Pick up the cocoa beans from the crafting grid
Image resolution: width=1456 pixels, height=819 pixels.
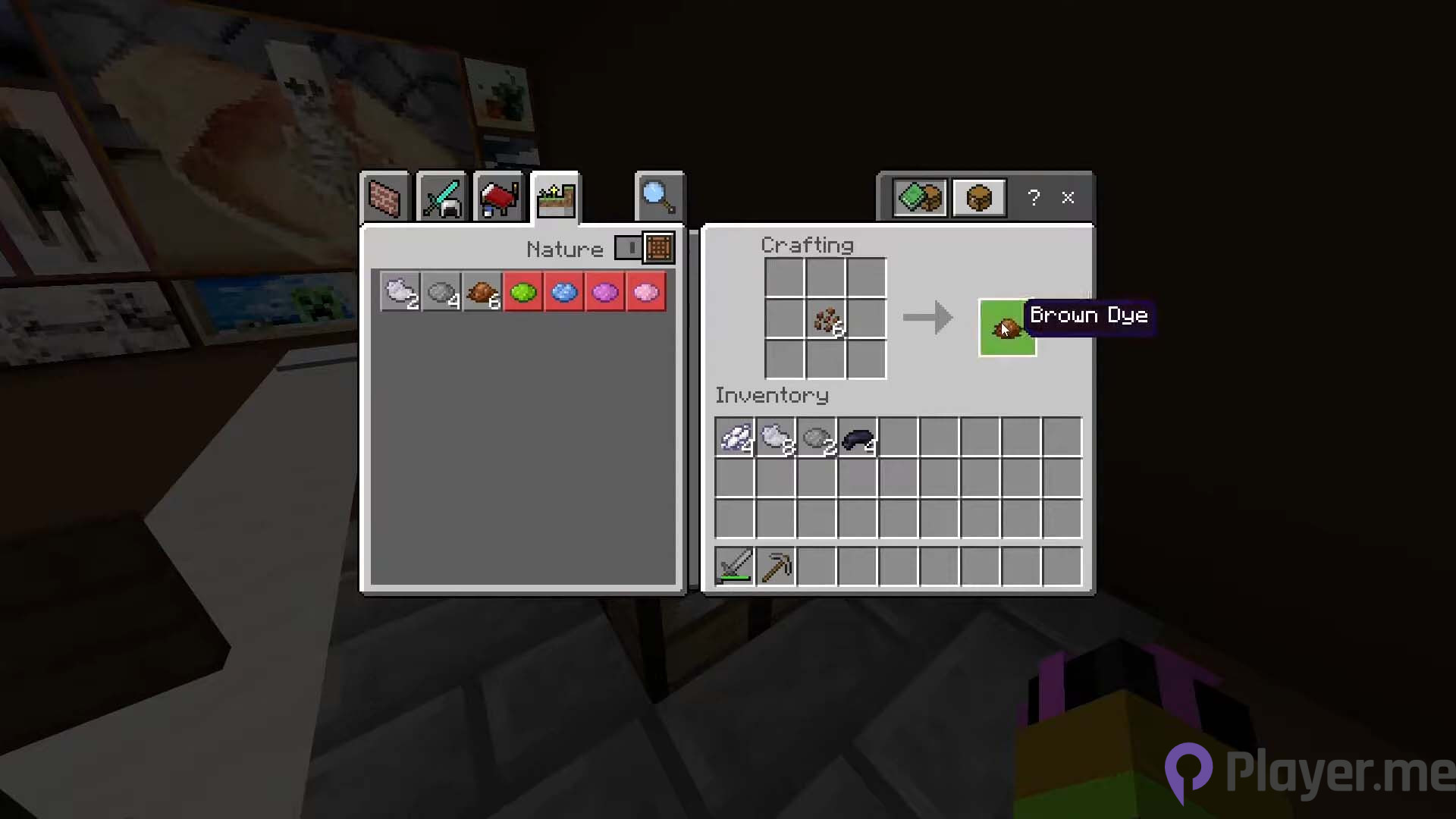[x=828, y=320]
